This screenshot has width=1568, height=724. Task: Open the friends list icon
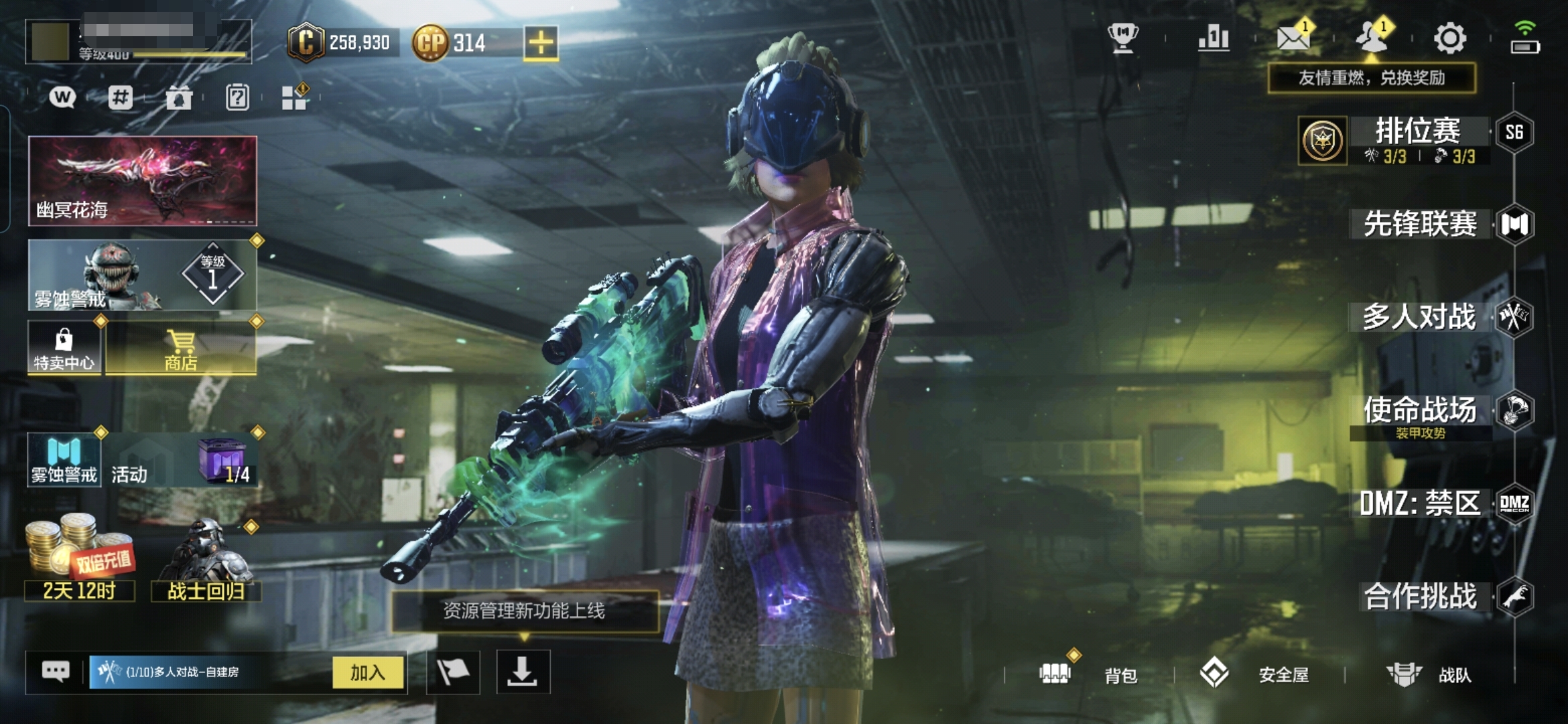coord(1371,38)
